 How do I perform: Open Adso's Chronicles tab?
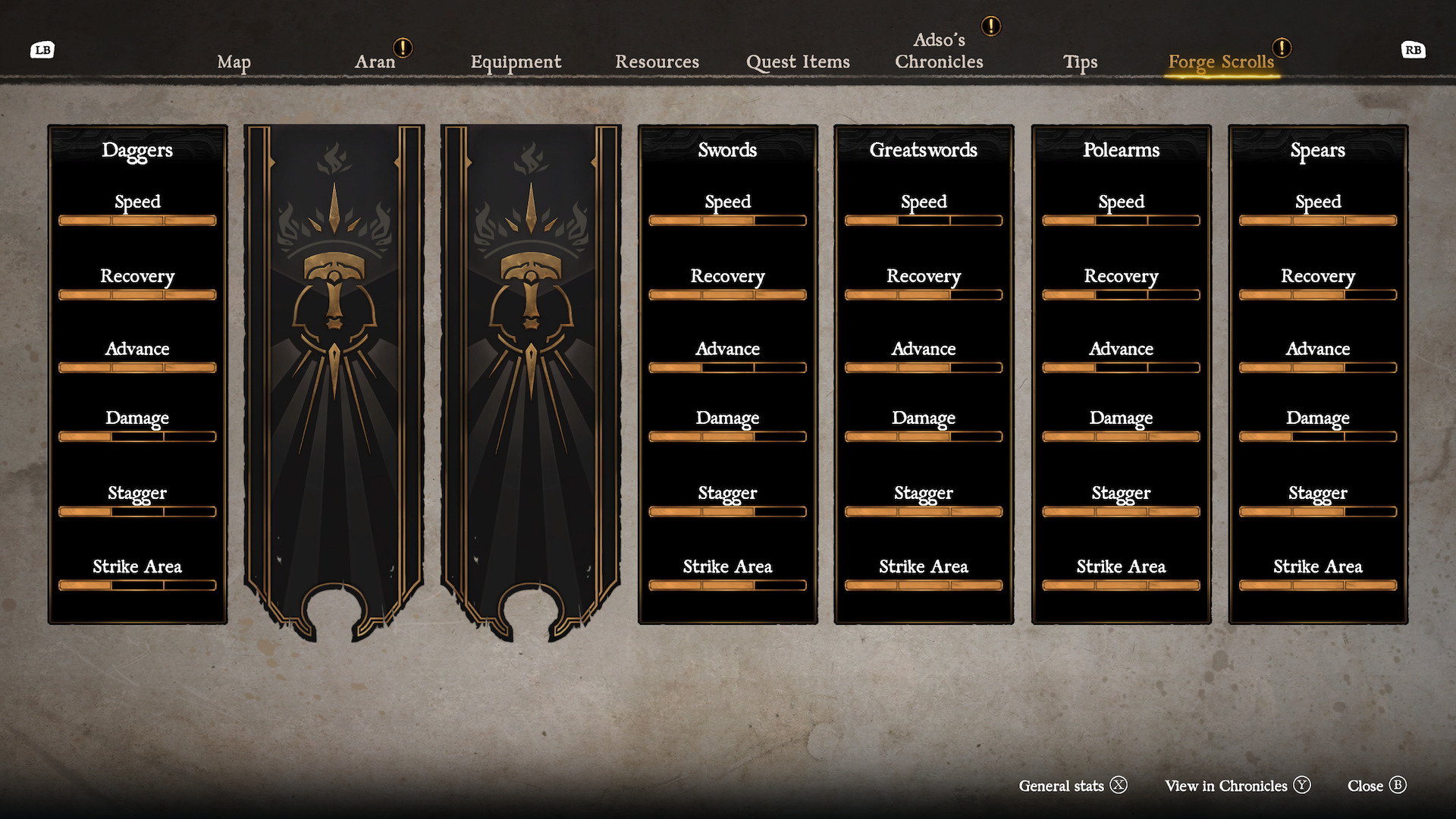[939, 51]
